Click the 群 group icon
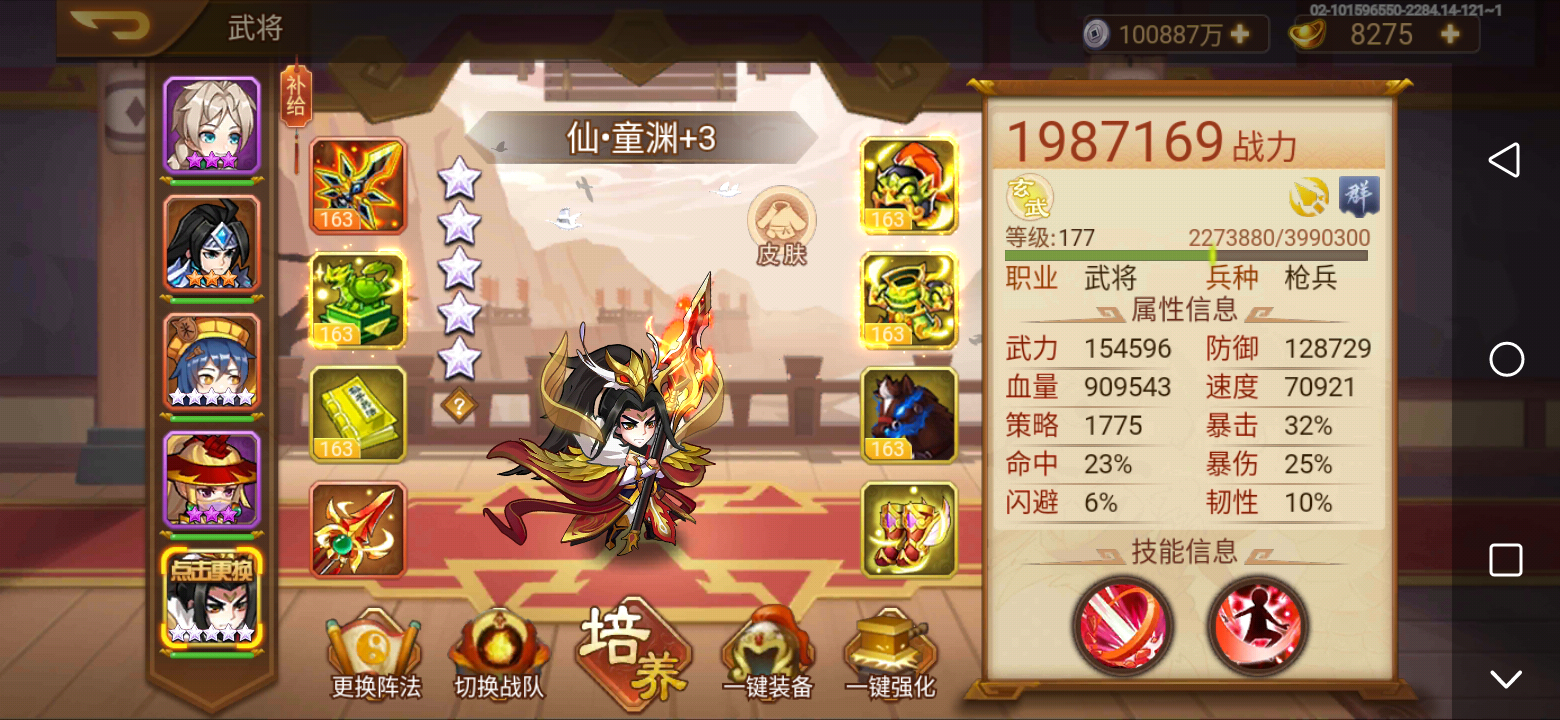 coord(1358,196)
